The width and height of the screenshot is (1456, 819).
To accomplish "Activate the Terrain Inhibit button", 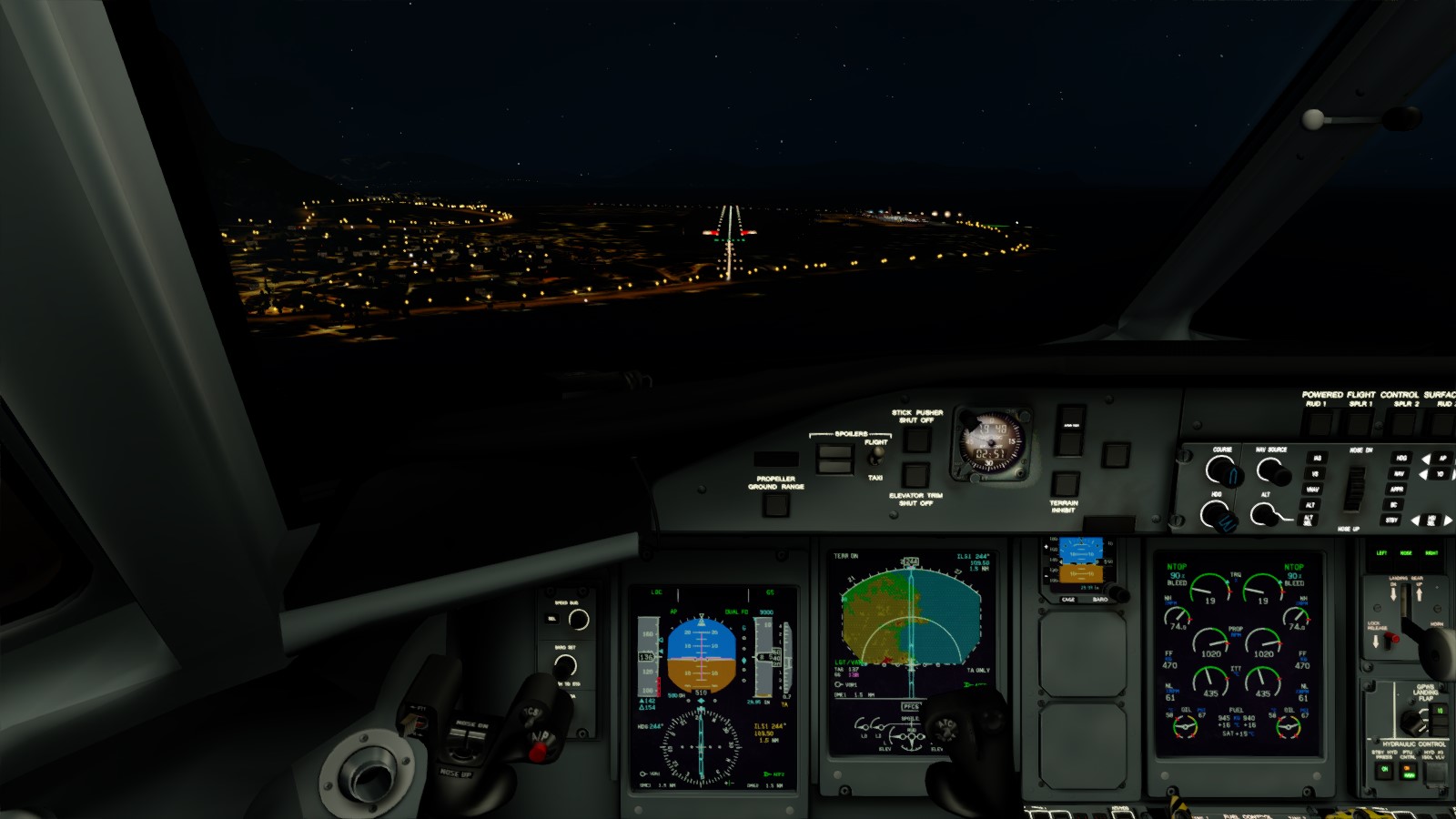I will 1064,483.
